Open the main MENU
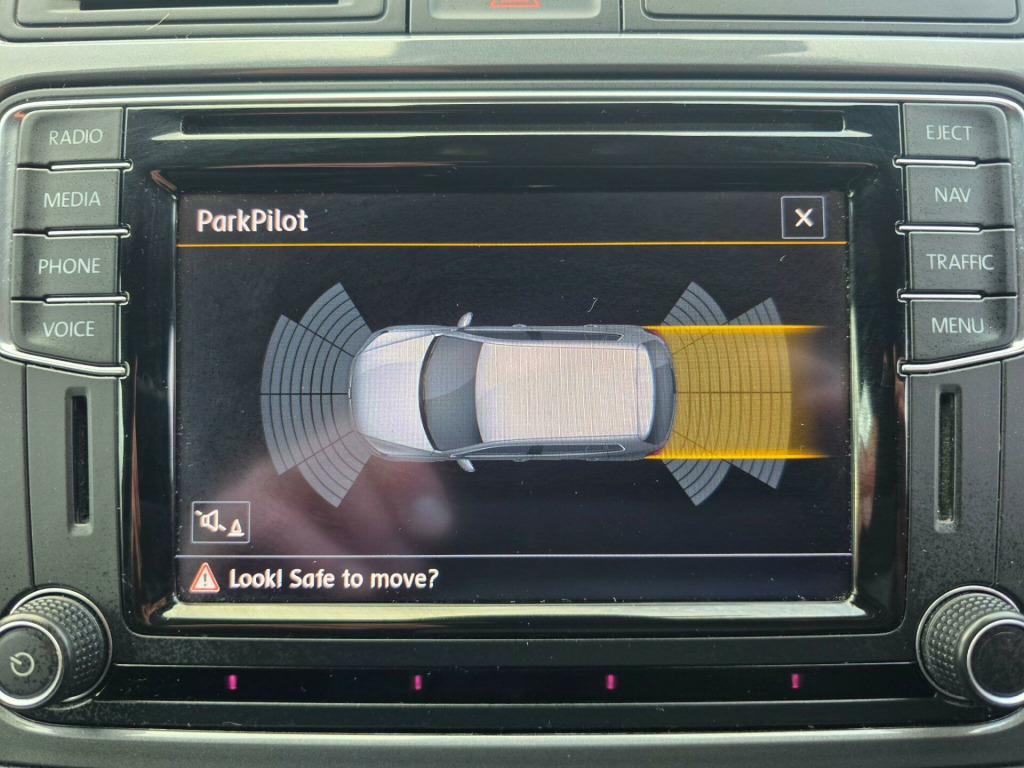 click(958, 325)
